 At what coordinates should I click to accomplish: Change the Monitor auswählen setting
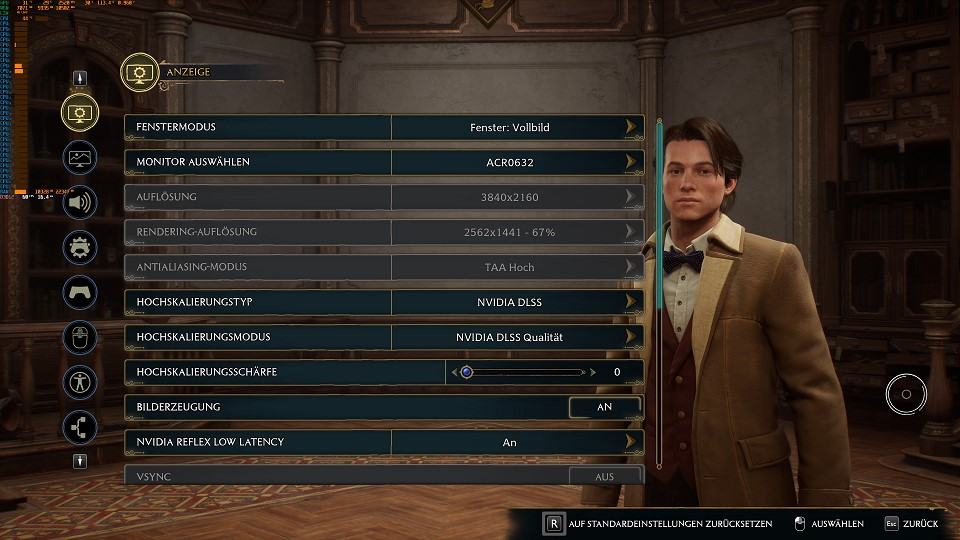(509, 162)
